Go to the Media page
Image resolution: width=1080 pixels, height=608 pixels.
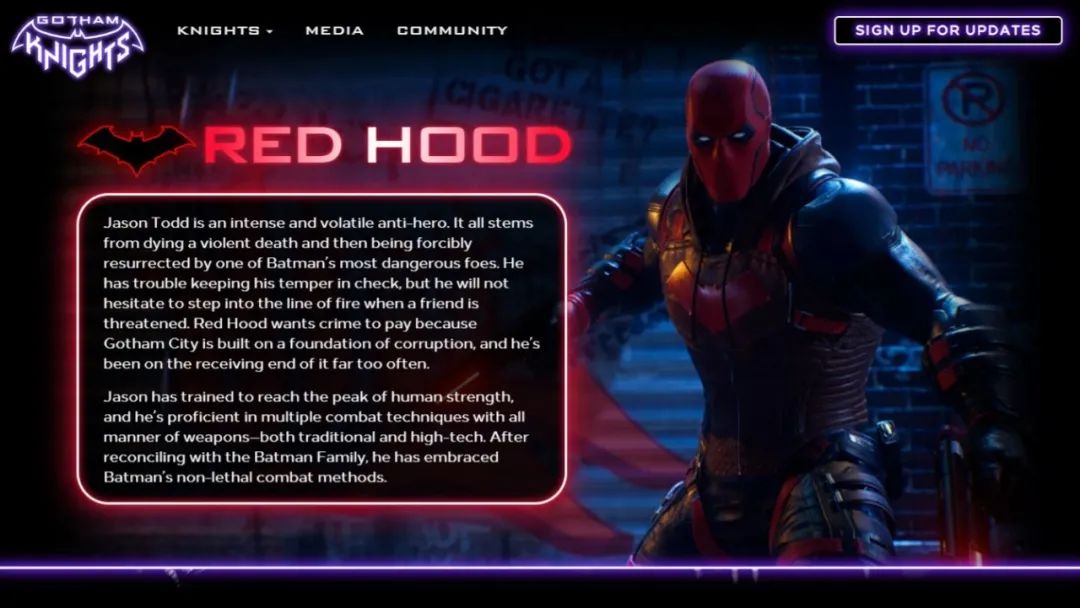coord(334,30)
